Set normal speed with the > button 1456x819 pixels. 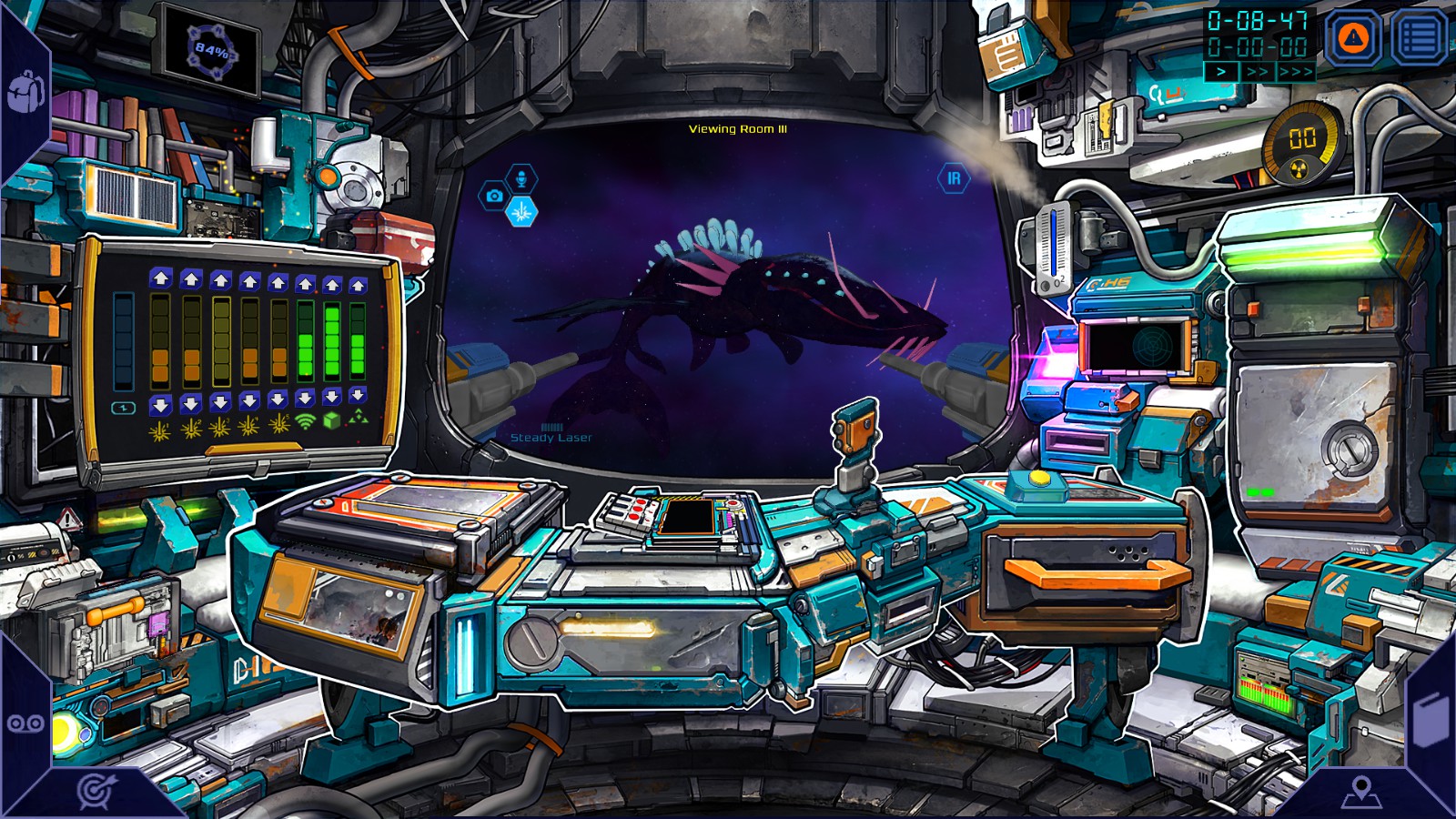(x=1221, y=71)
